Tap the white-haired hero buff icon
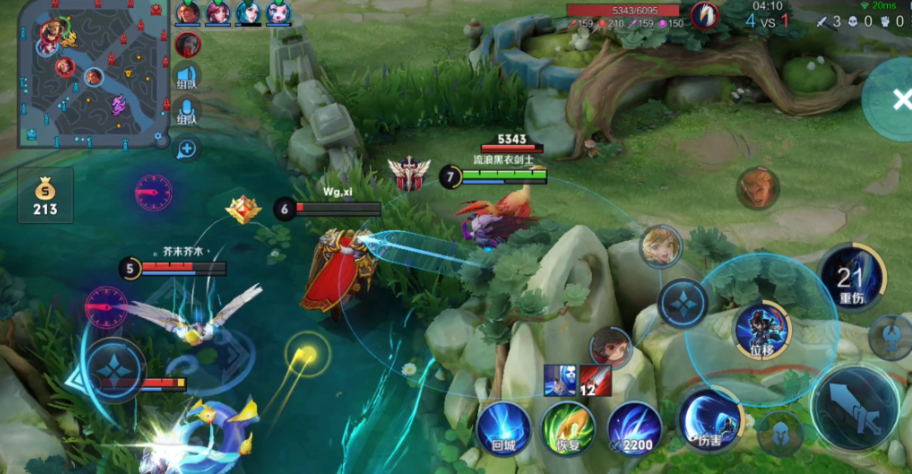The width and height of the screenshot is (912, 474). point(560,380)
